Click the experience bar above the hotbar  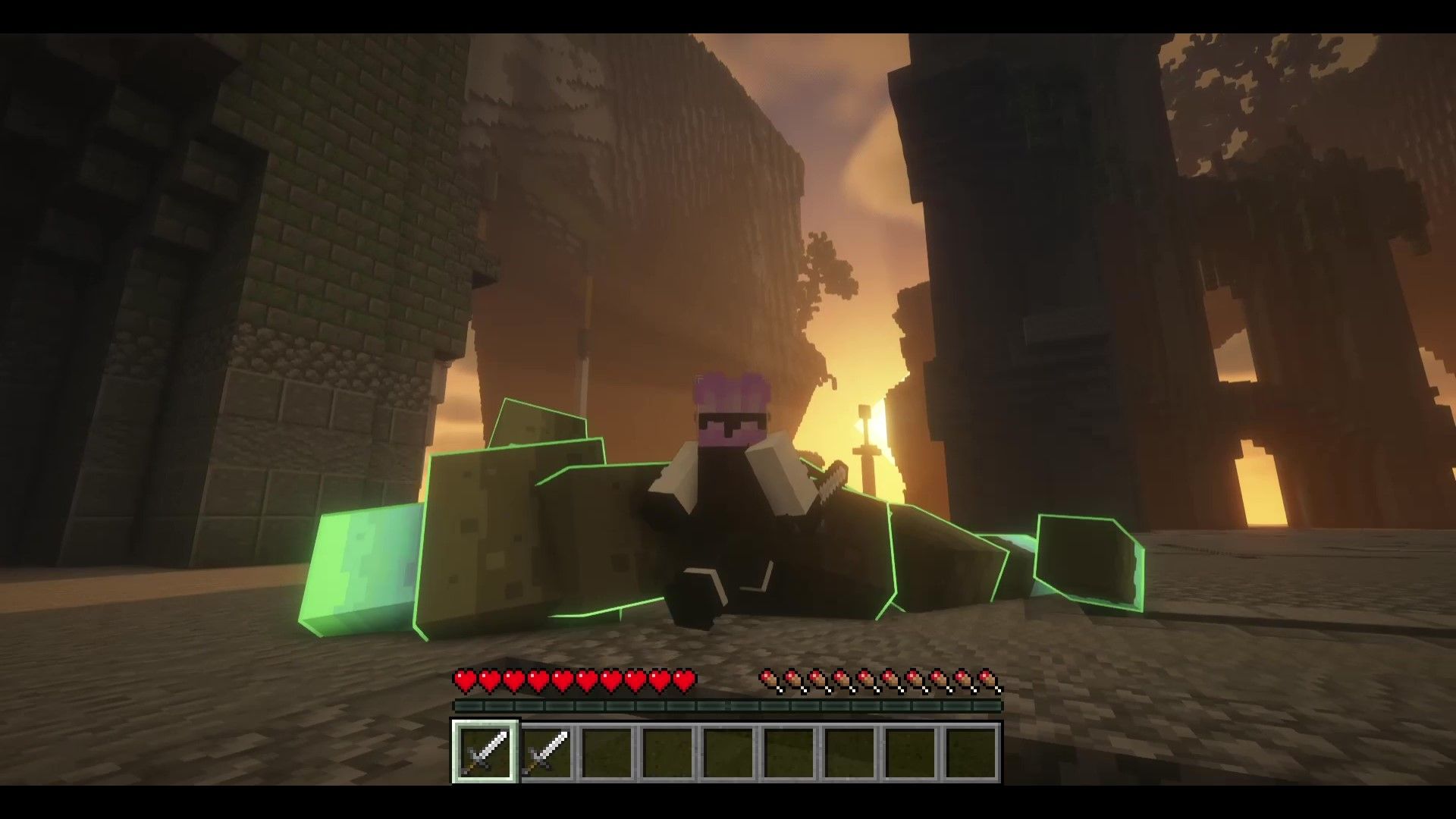728,706
